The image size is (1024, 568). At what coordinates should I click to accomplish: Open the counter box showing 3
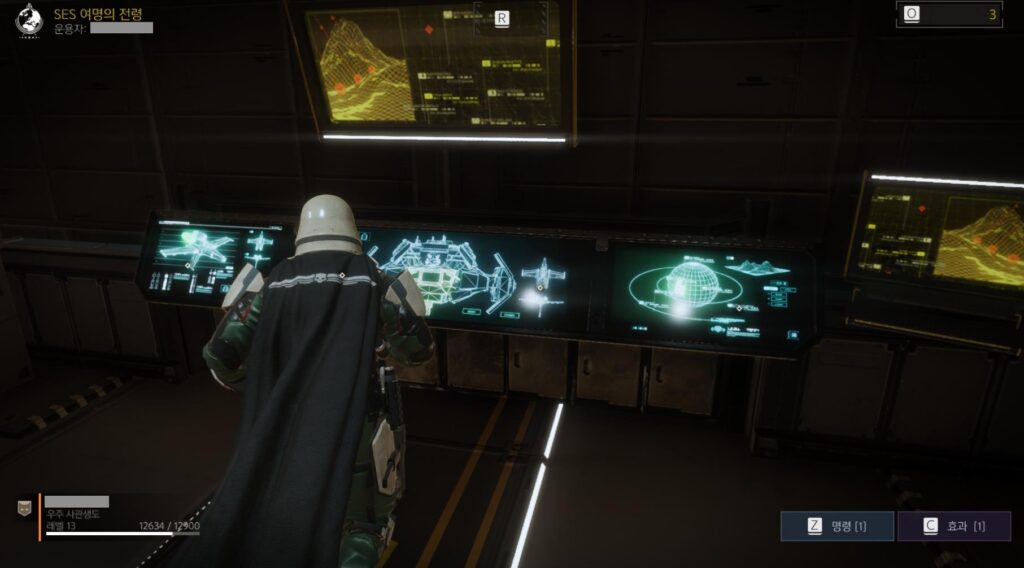[x=948, y=14]
